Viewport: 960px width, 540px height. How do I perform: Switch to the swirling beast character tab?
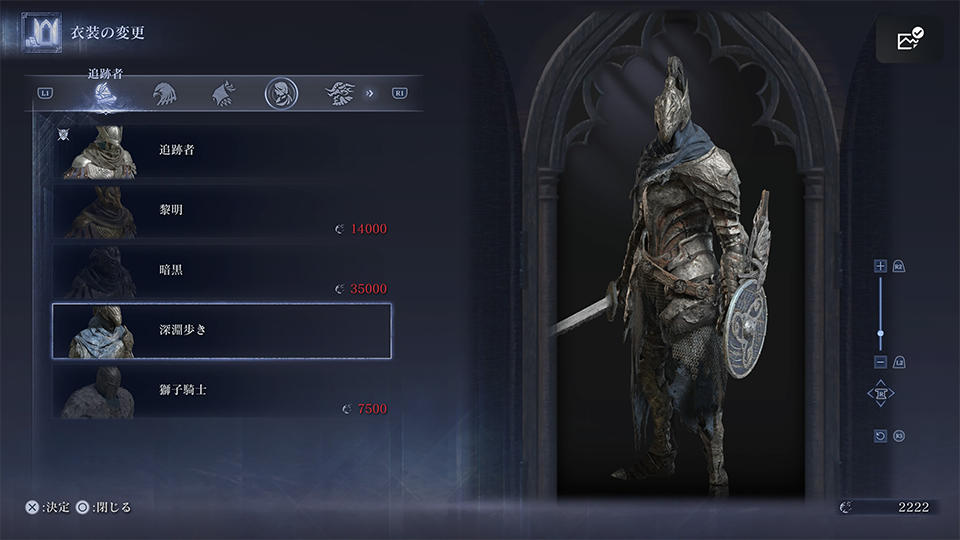coord(340,94)
